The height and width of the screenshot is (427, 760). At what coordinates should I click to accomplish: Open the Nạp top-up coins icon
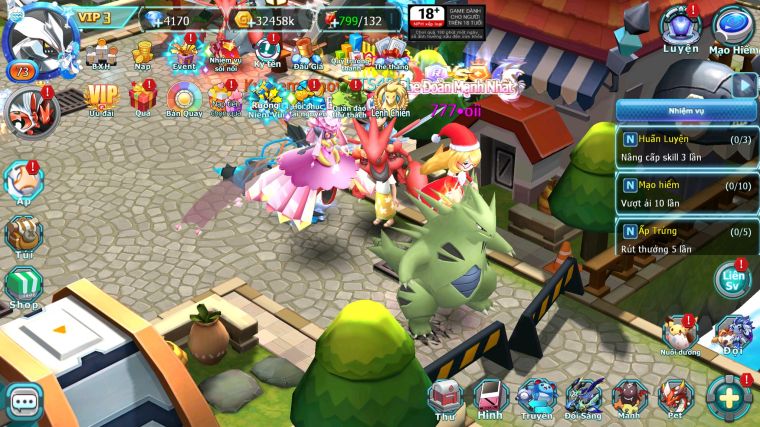click(142, 52)
